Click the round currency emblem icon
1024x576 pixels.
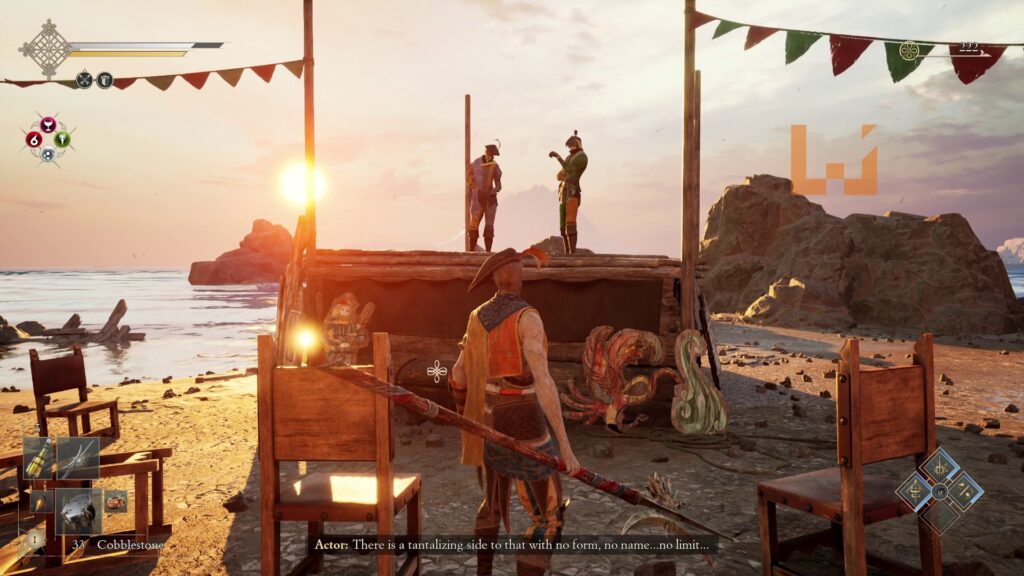click(x=908, y=50)
